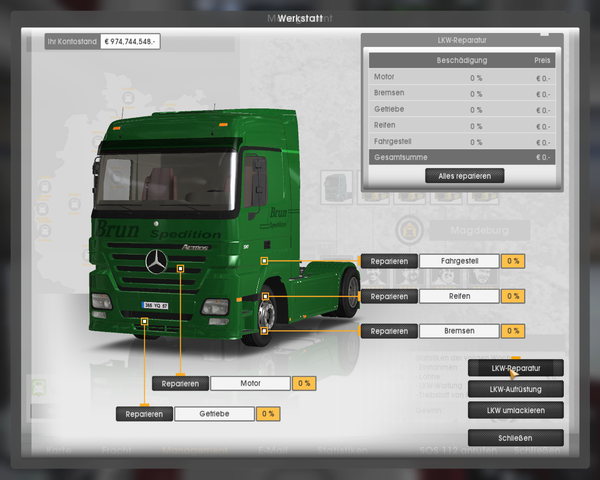Viewport: 600px width, 480px height.
Task: Switch to LKW-Aufrüstung
Action: [x=515, y=389]
